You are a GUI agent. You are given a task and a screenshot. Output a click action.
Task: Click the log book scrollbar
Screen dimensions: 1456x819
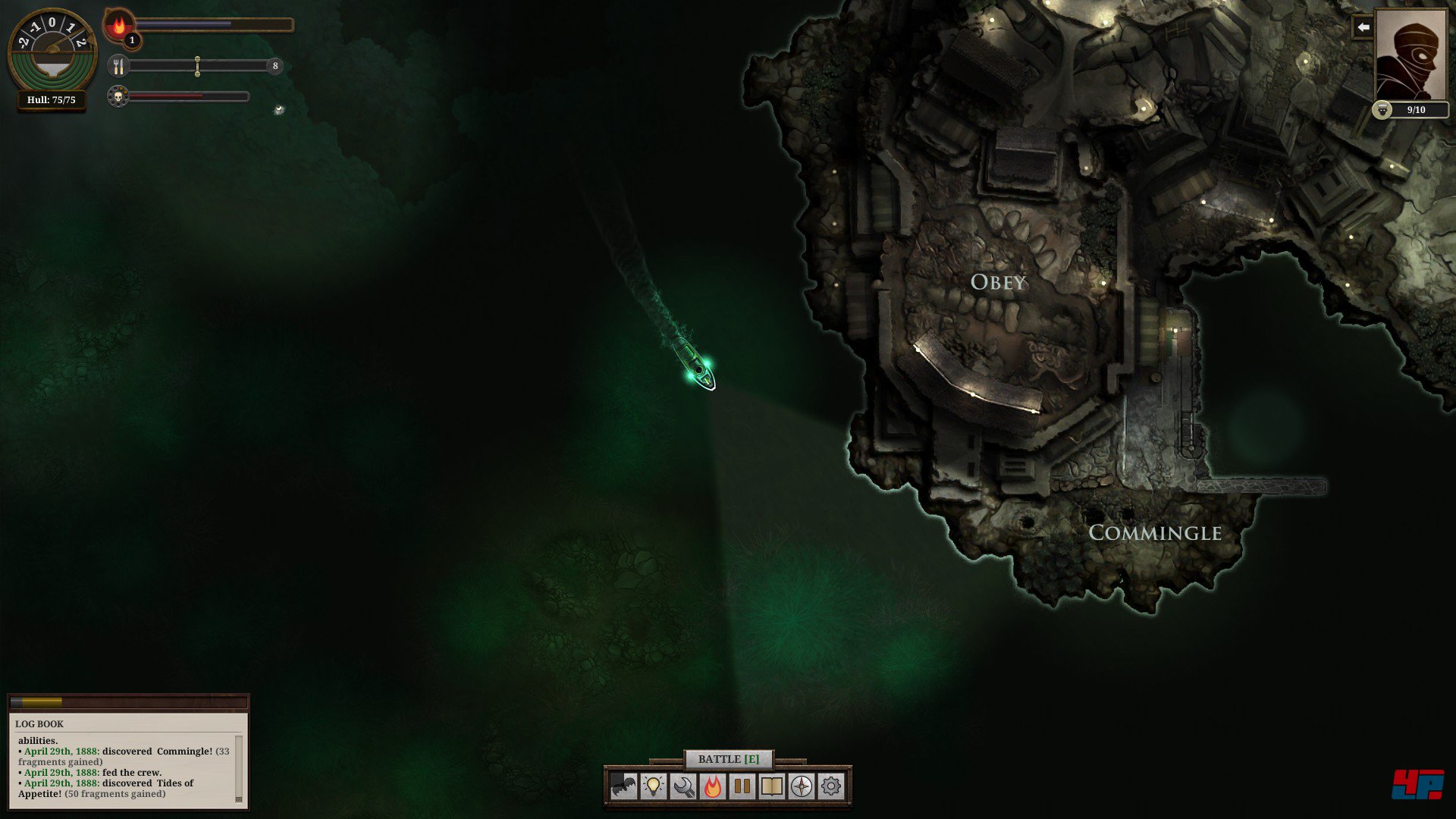point(239,767)
